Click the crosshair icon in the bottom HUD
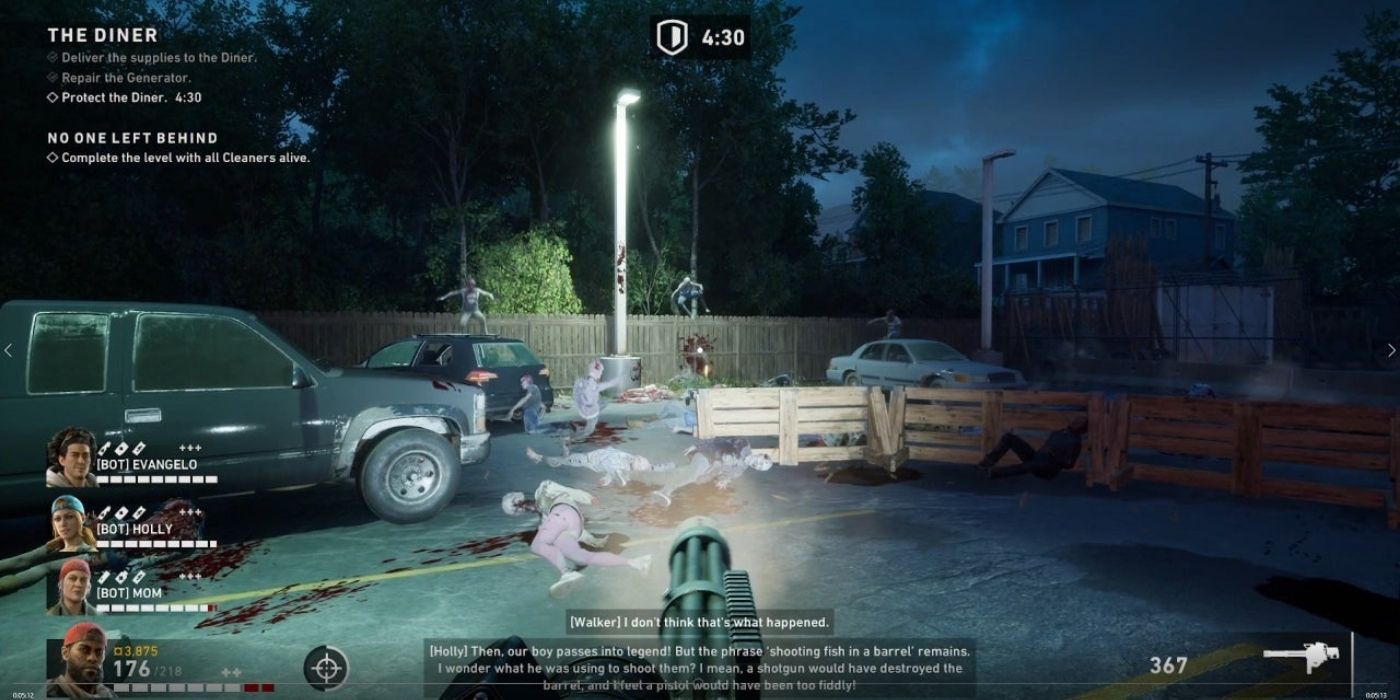 (x=326, y=667)
